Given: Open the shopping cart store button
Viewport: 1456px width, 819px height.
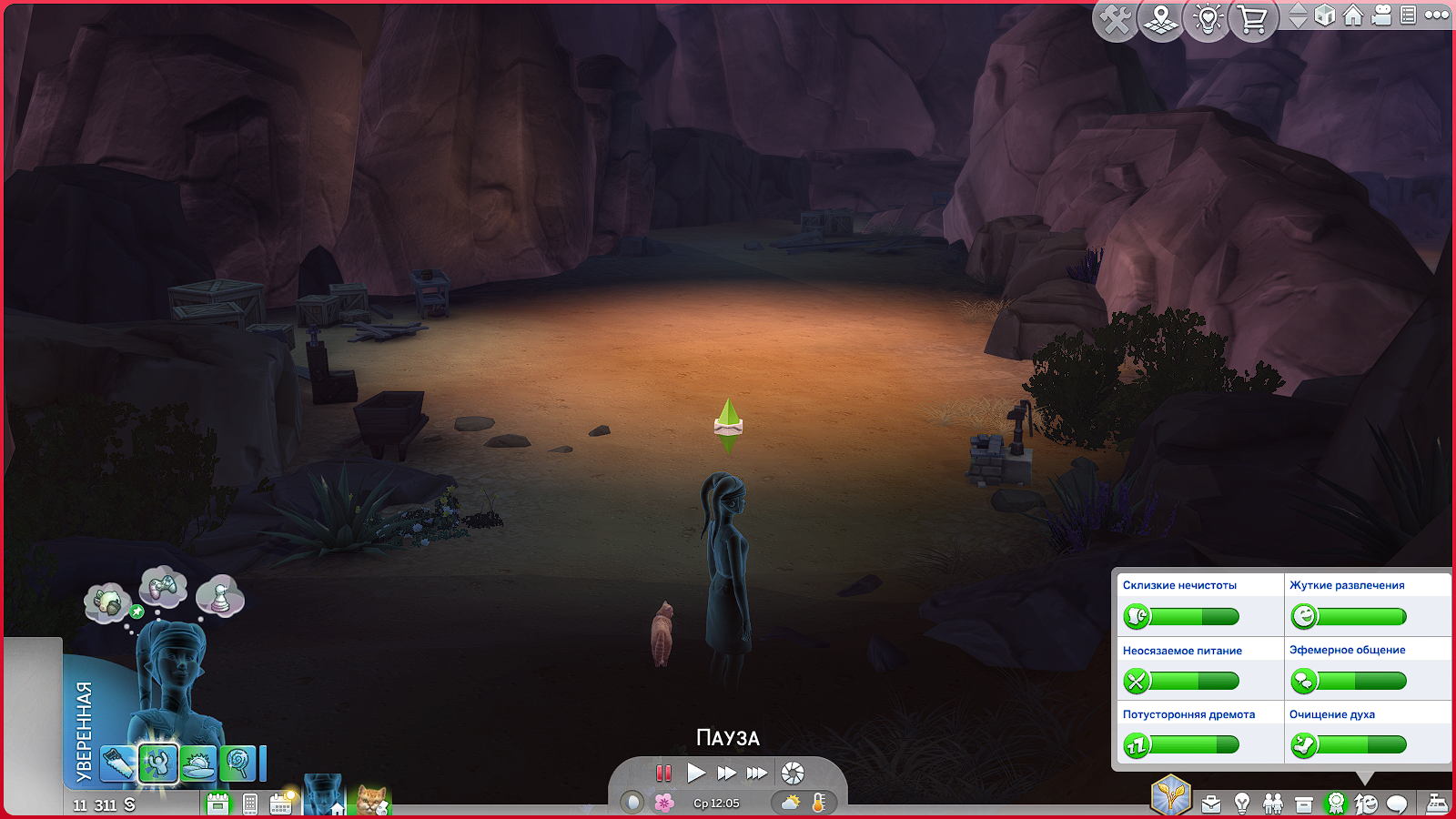Looking at the screenshot, I should pos(1253,20).
